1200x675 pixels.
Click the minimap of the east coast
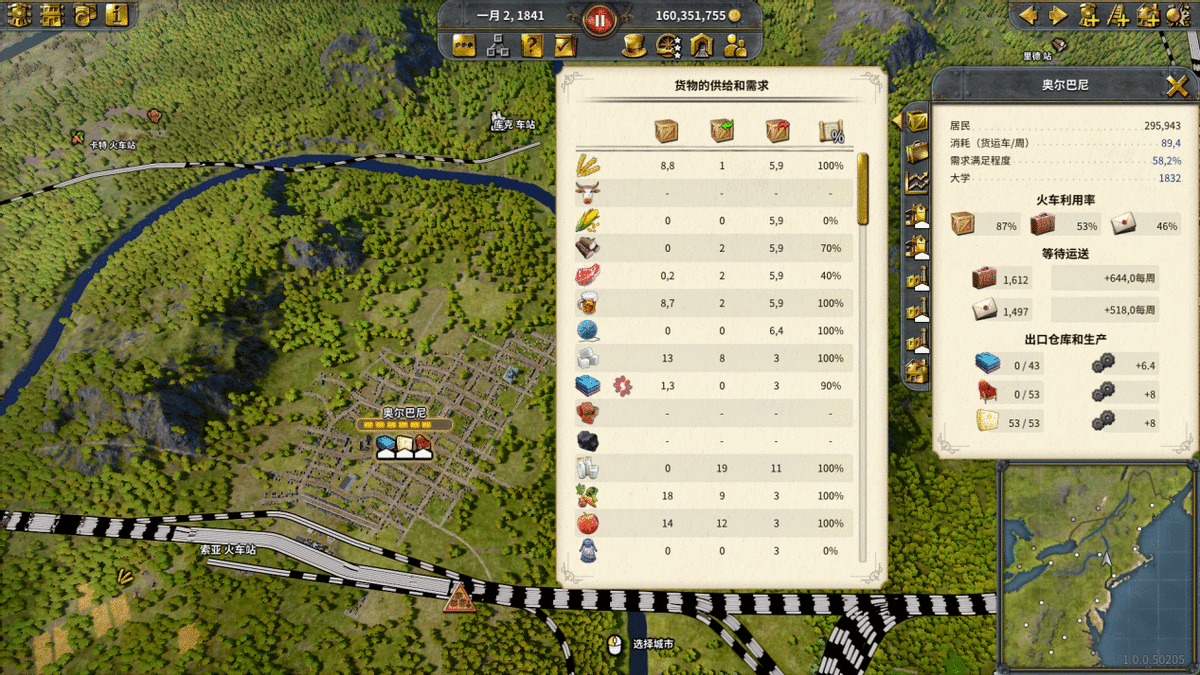(1097, 565)
